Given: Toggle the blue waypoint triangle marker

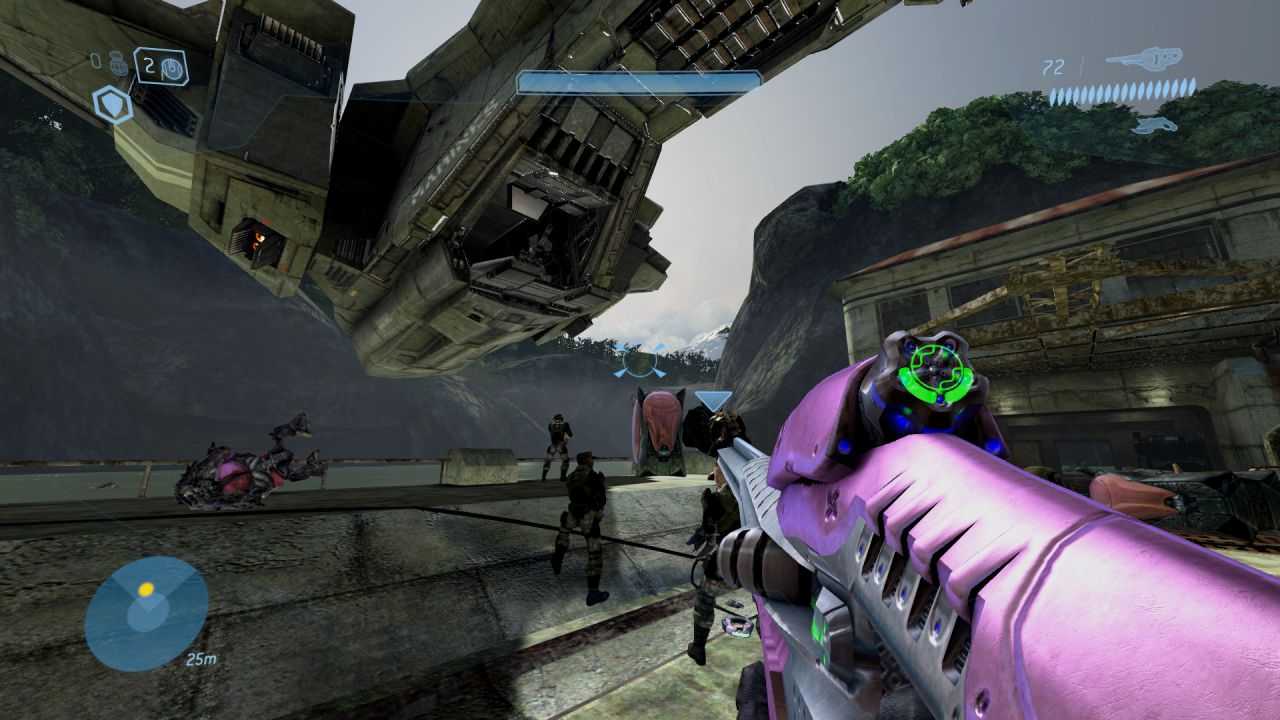Looking at the screenshot, I should tap(710, 399).
